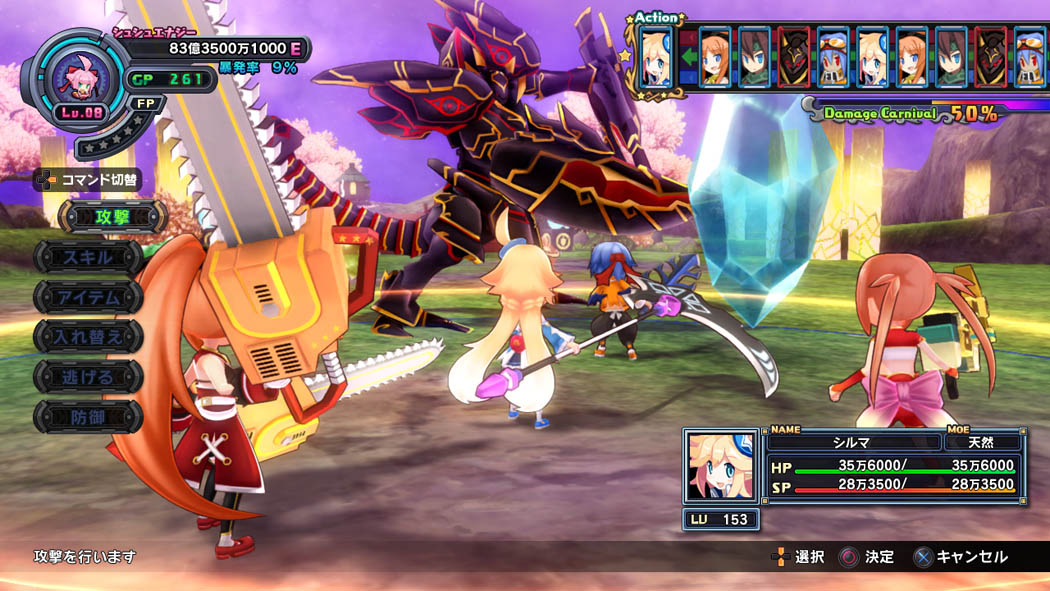Select the current-turn portrait under the Action label
Screen dimensions: 1050x591
[655, 56]
